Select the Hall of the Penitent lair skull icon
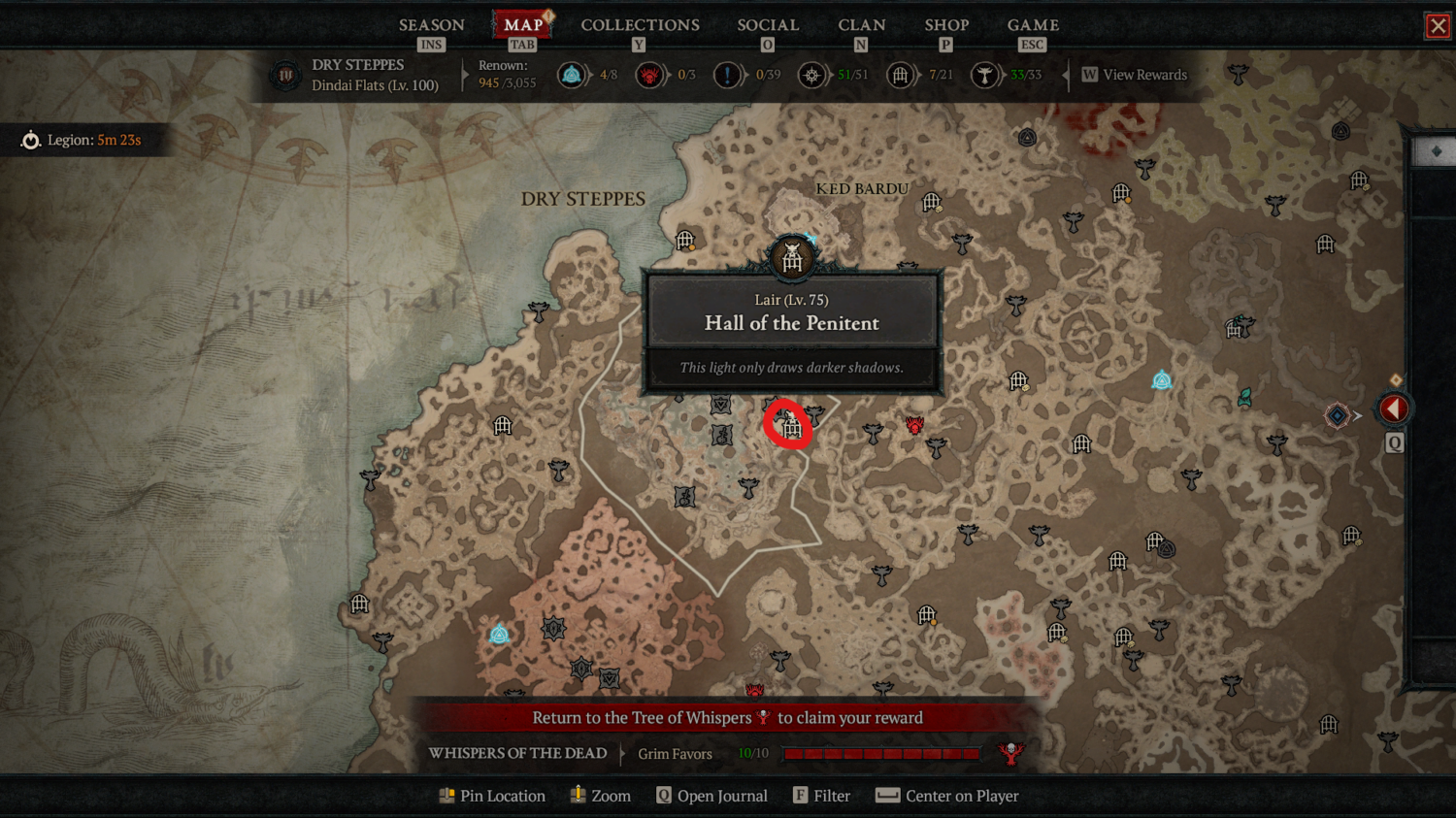The height and width of the screenshot is (818, 1456). [x=791, y=255]
